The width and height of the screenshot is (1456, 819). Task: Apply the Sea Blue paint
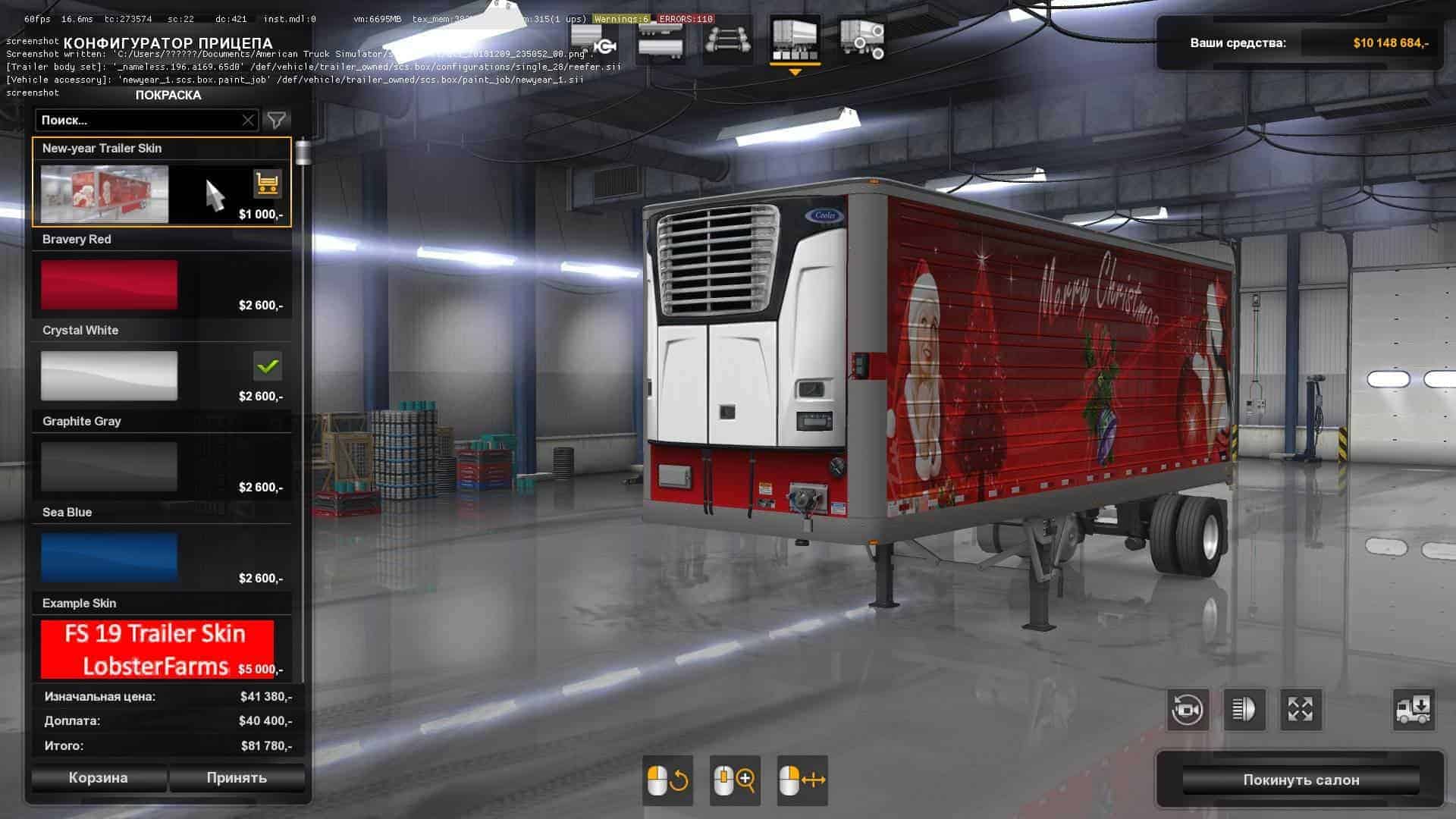click(109, 558)
